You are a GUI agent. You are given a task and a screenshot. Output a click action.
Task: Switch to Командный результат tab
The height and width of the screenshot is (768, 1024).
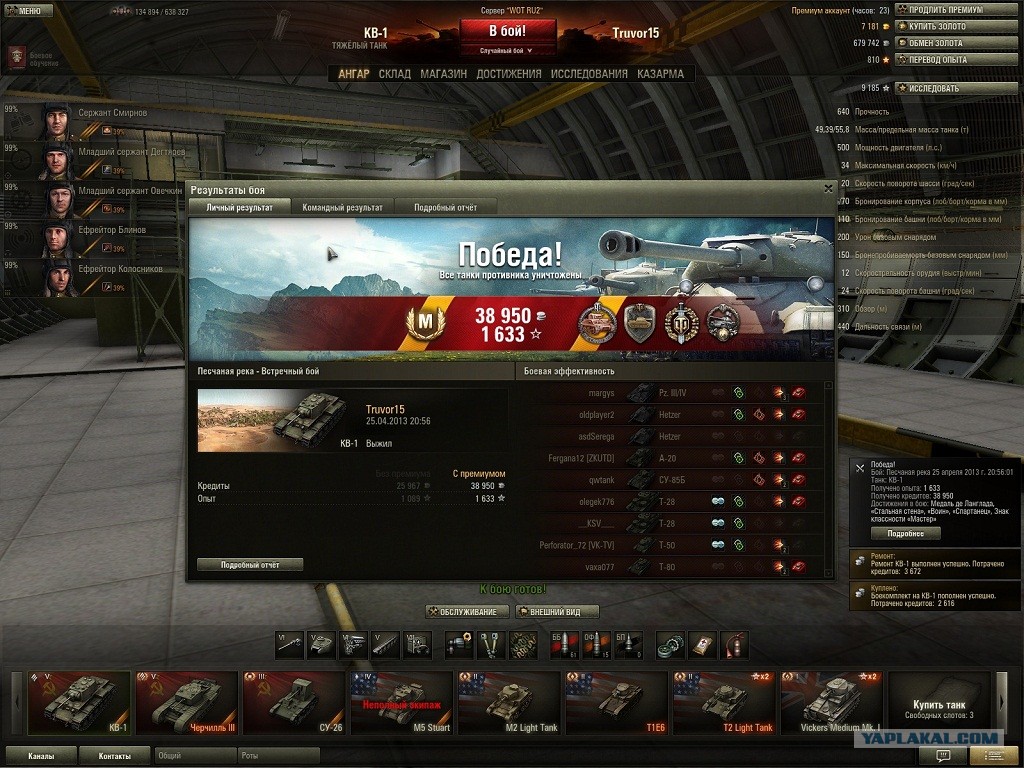click(343, 207)
